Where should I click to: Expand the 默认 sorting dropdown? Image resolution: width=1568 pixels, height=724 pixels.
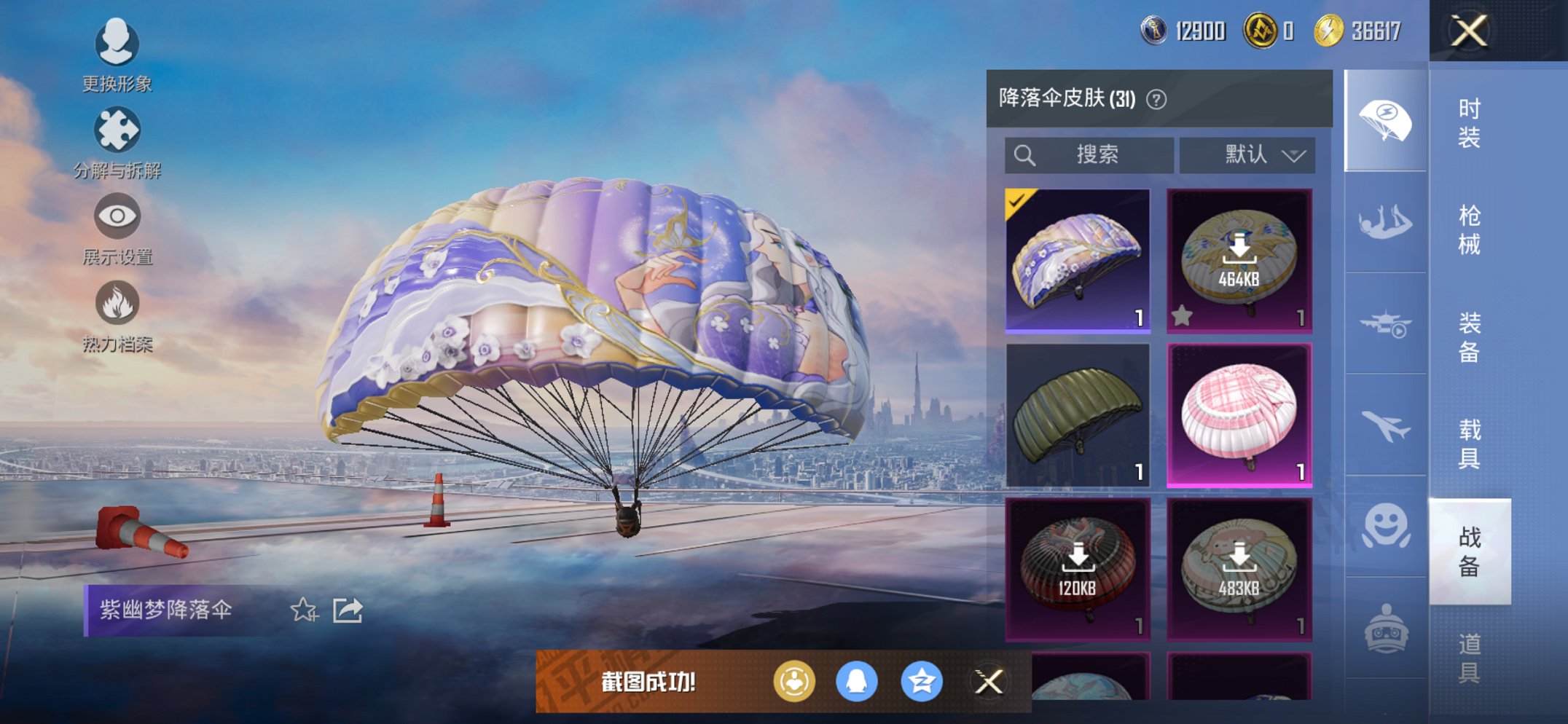coord(1247,154)
